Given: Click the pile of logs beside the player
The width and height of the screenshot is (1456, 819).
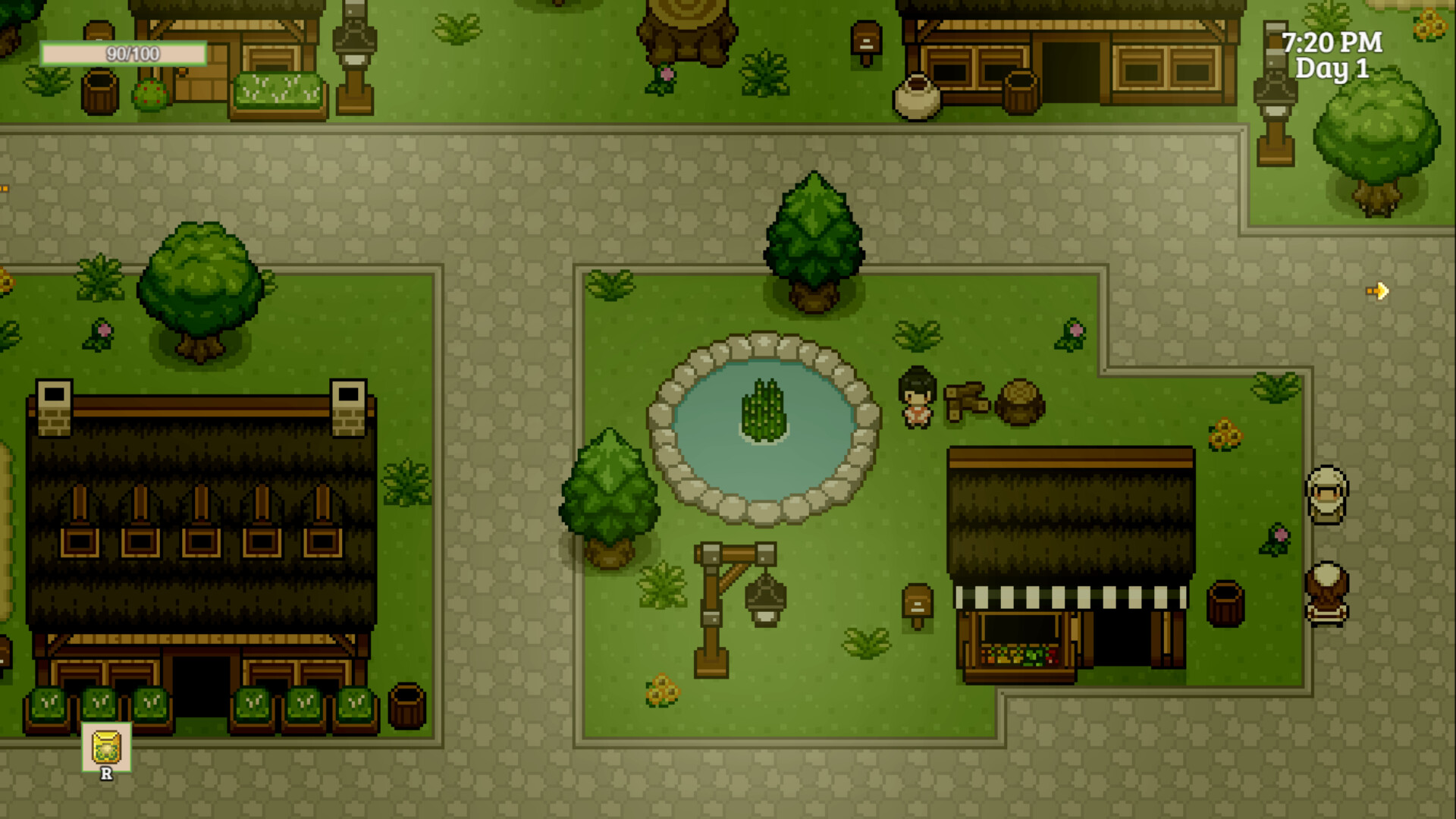Looking at the screenshot, I should coord(969,398).
